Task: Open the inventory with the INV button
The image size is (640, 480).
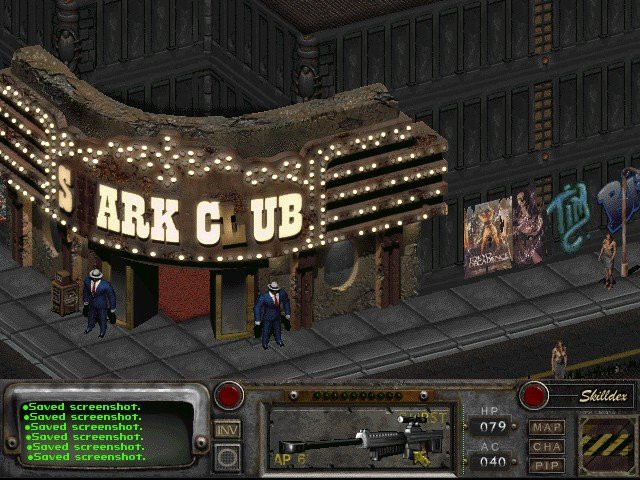Action: (227, 429)
